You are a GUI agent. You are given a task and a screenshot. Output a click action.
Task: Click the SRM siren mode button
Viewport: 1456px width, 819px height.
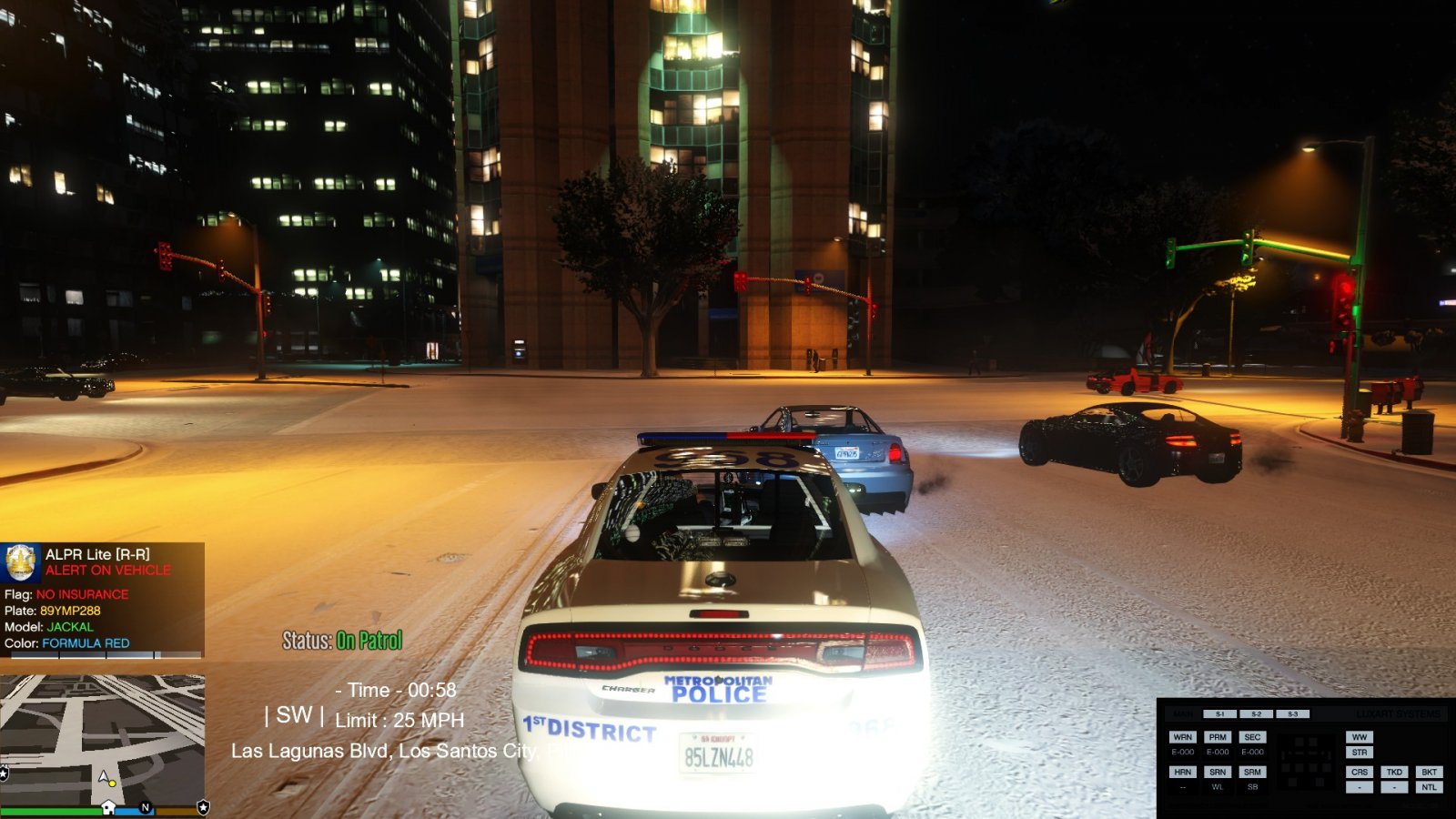(1252, 772)
